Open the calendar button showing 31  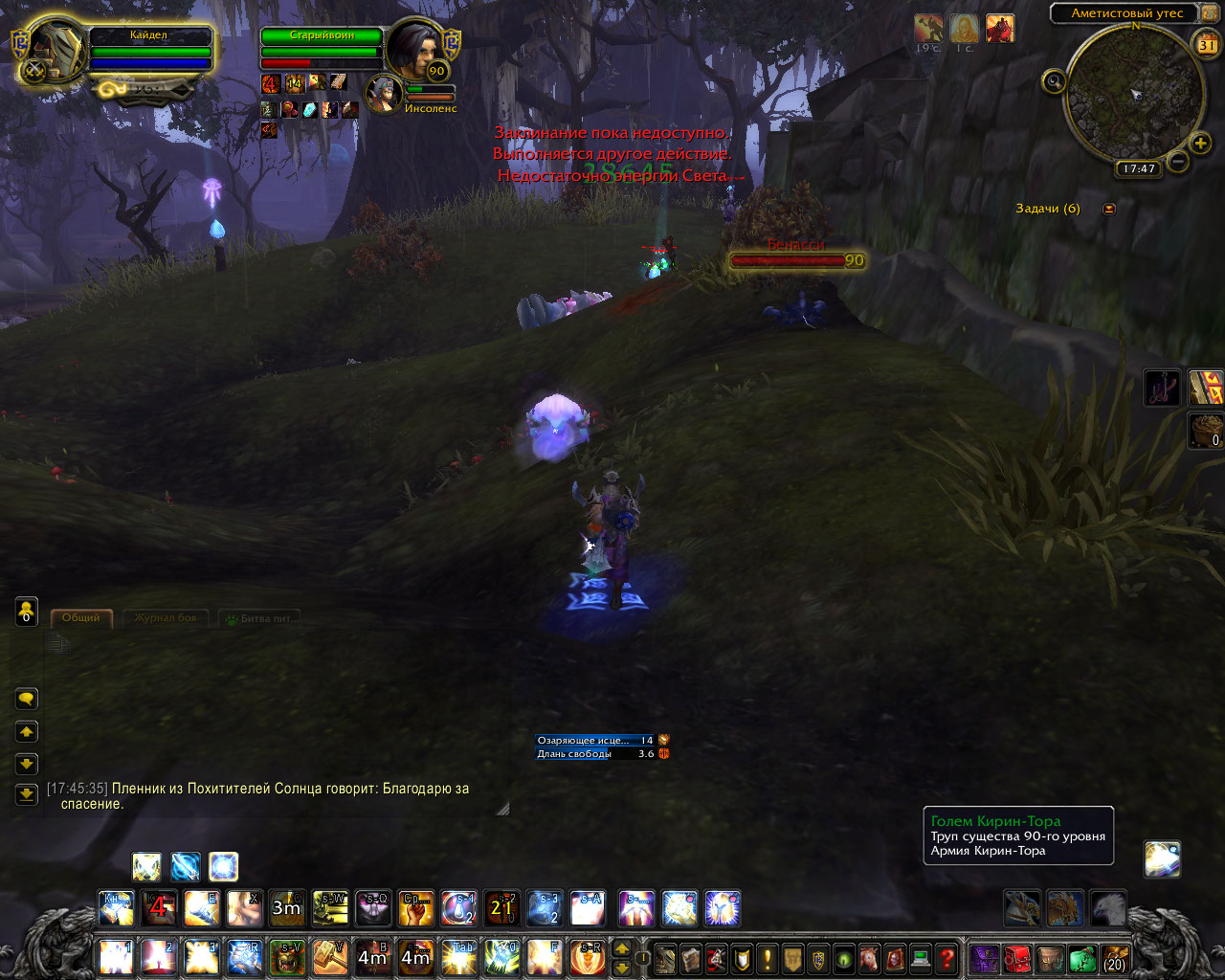point(1207,44)
